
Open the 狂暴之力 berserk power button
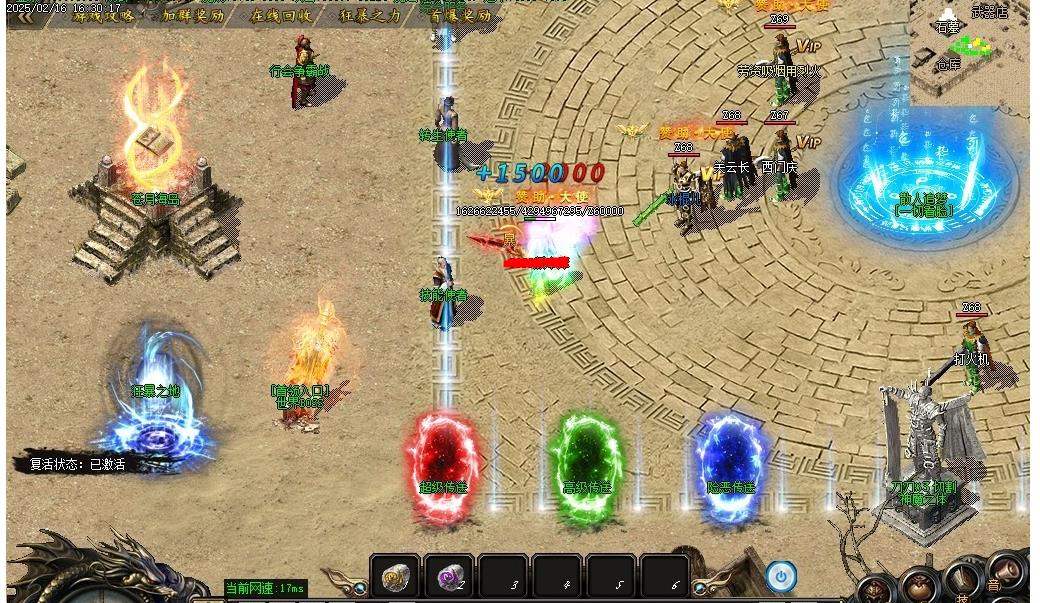(370, 16)
